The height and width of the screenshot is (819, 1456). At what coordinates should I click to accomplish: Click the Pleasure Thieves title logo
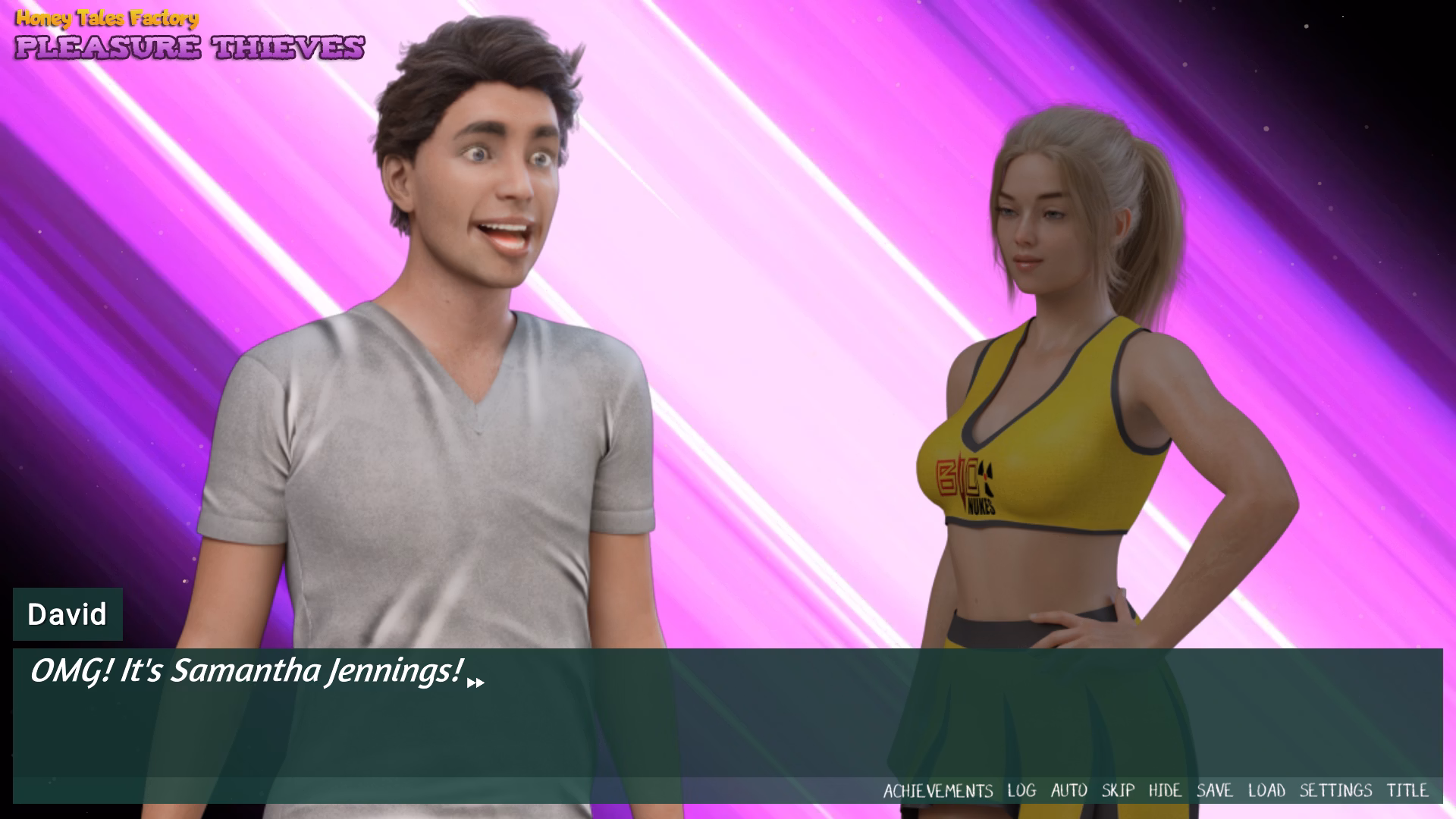[192, 48]
